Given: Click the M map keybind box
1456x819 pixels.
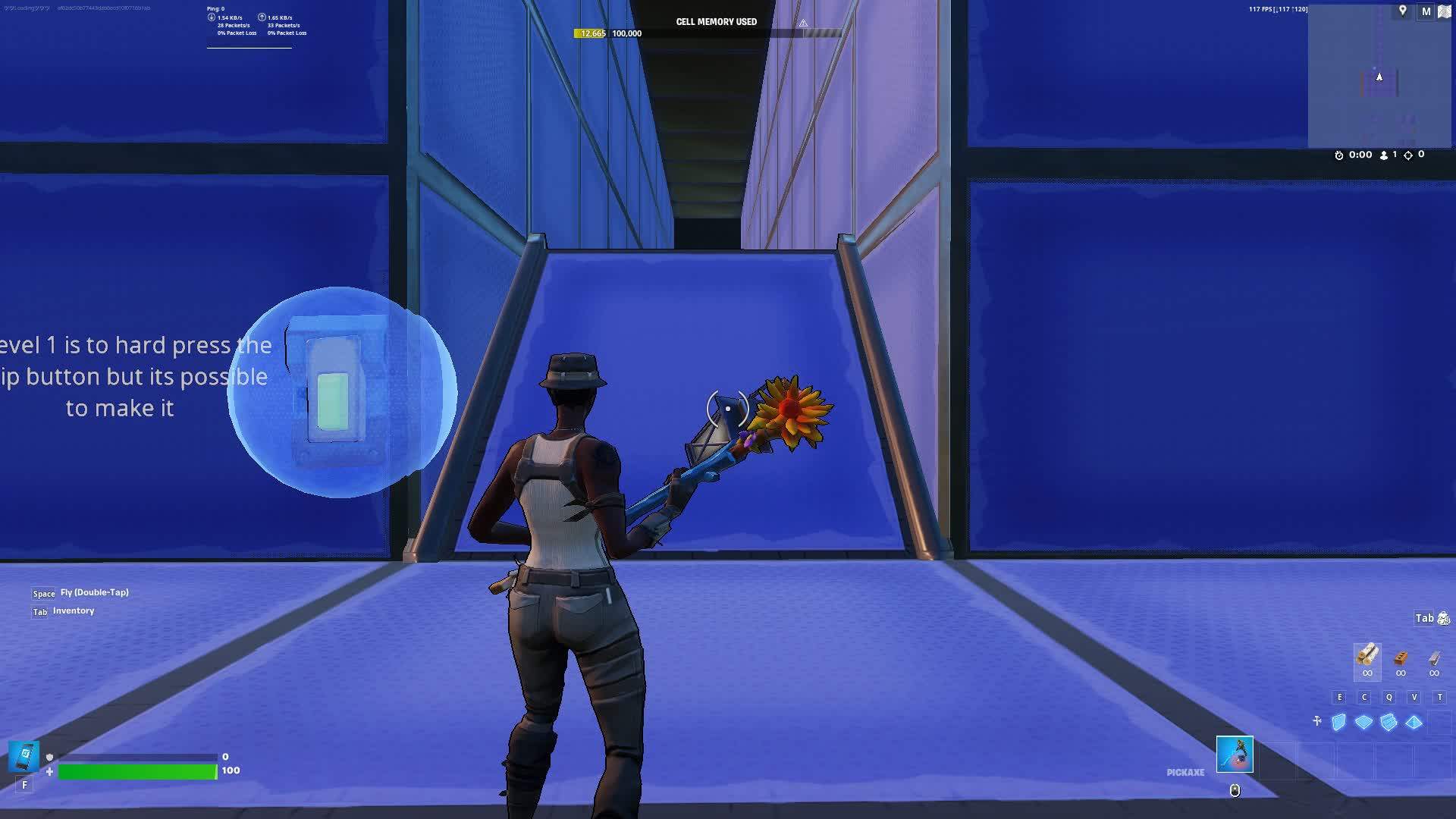Looking at the screenshot, I should (1426, 12).
